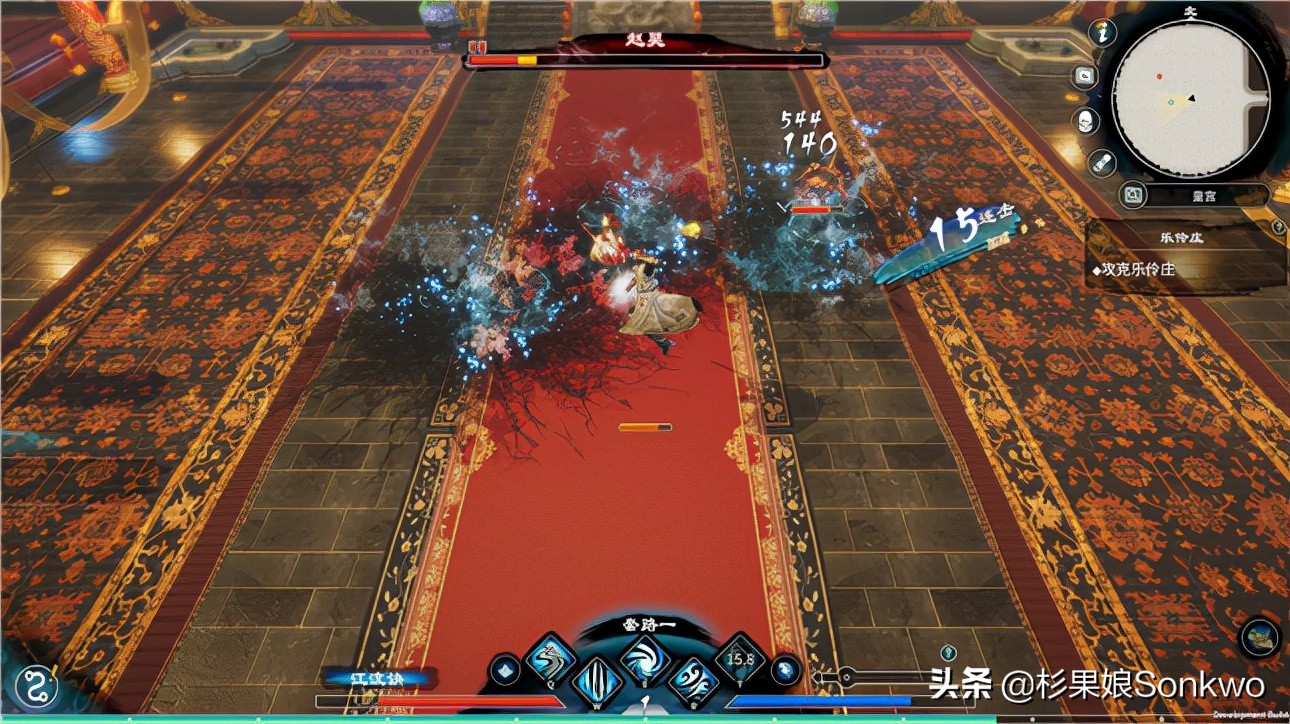Activate the central swirl skill icon

pos(645,659)
